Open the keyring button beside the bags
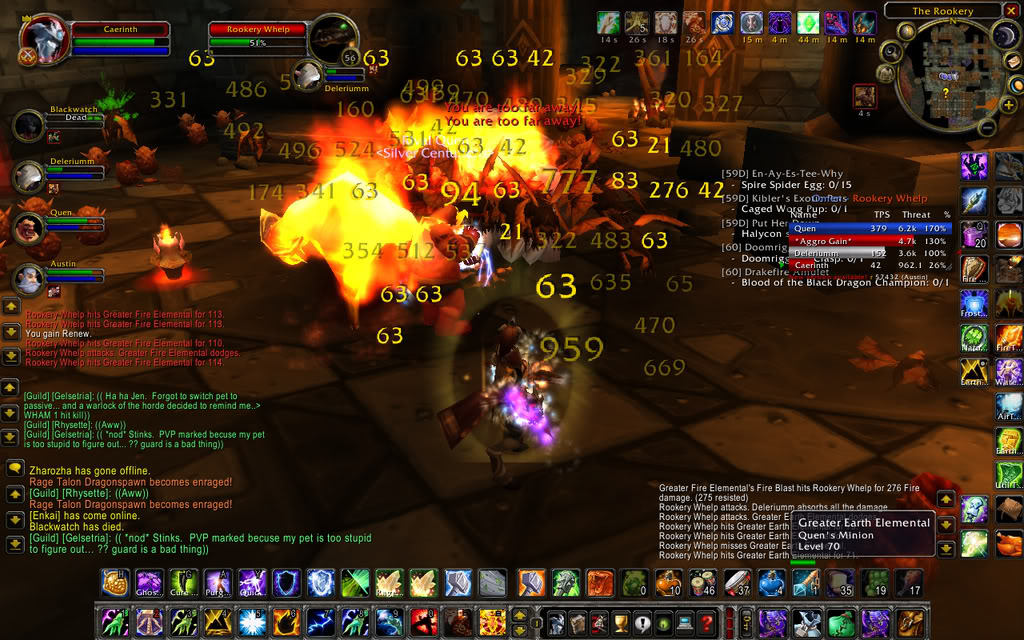 click(x=741, y=623)
